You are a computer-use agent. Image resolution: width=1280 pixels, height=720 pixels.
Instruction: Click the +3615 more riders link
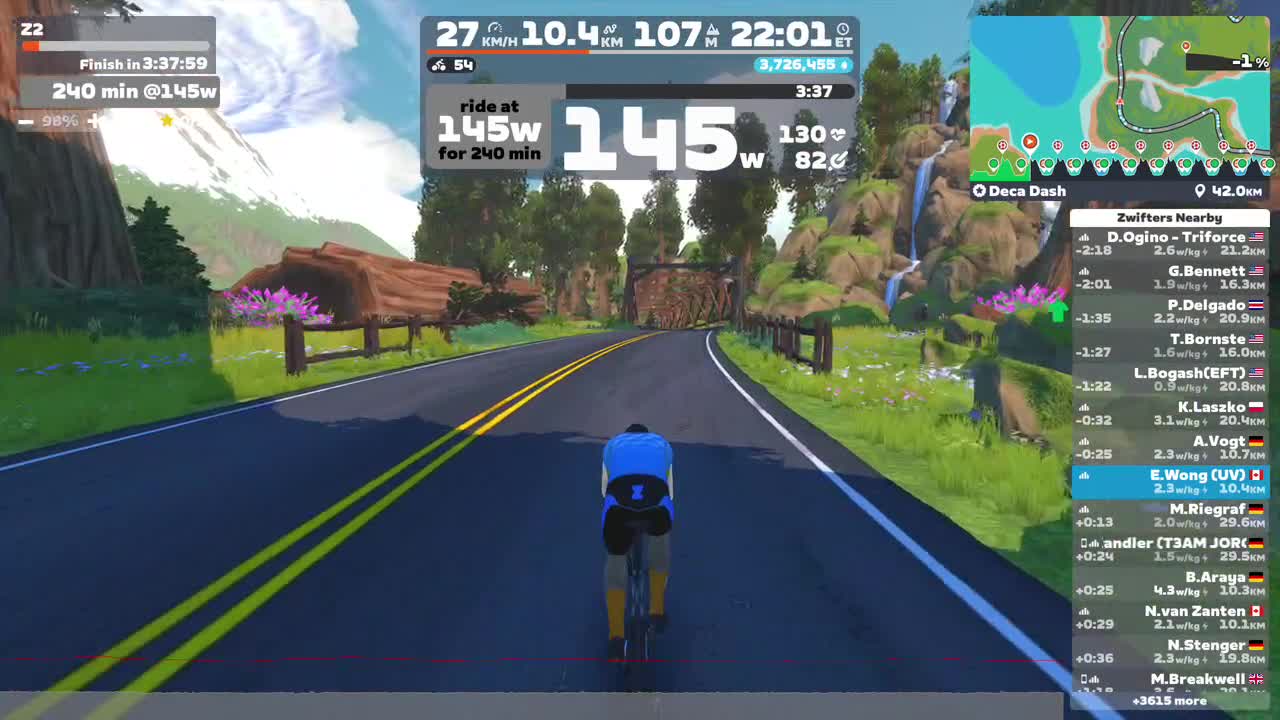tap(1170, 701)
